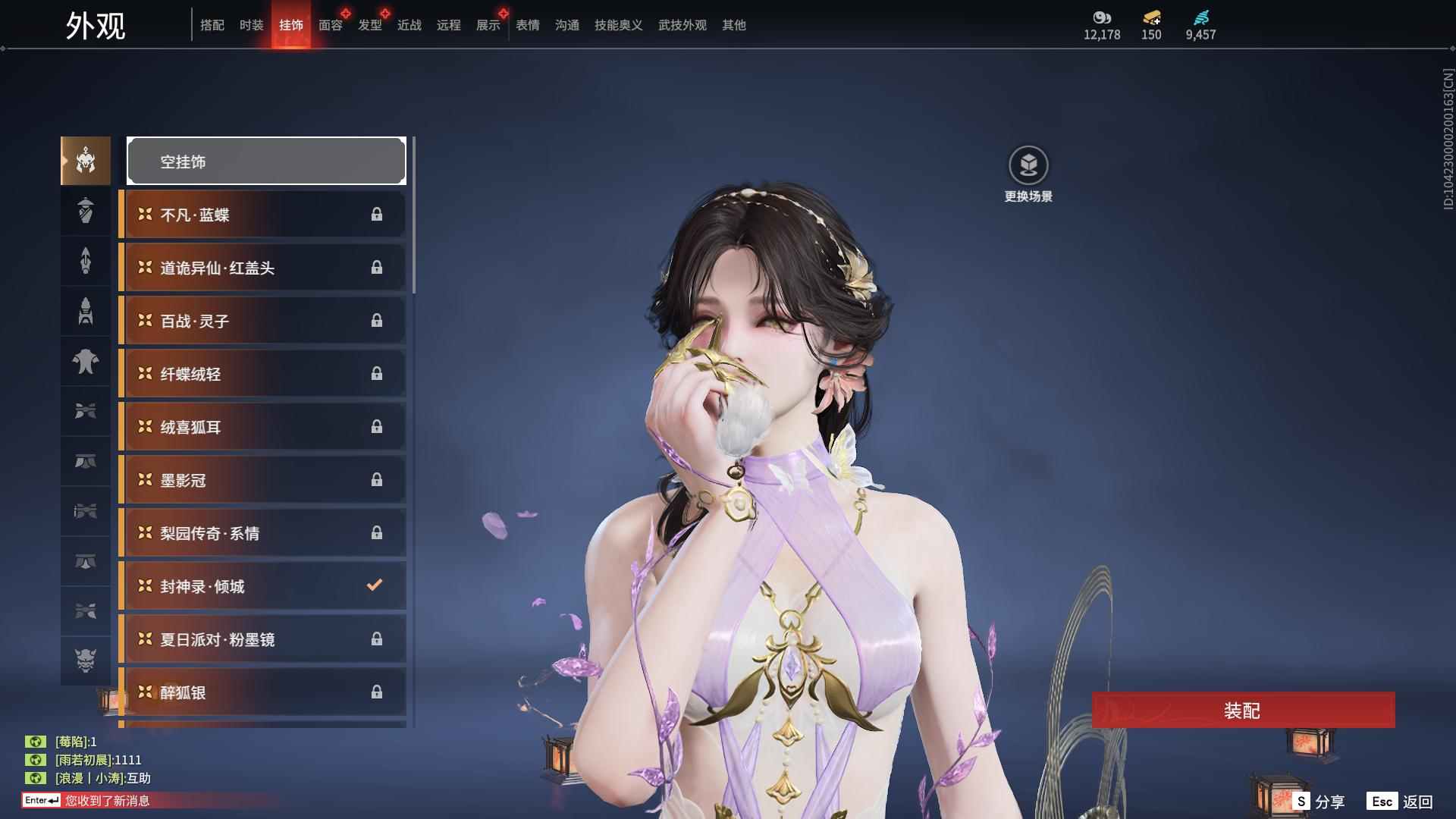
Task: Click 返回 to go back
Action: 1401,801
